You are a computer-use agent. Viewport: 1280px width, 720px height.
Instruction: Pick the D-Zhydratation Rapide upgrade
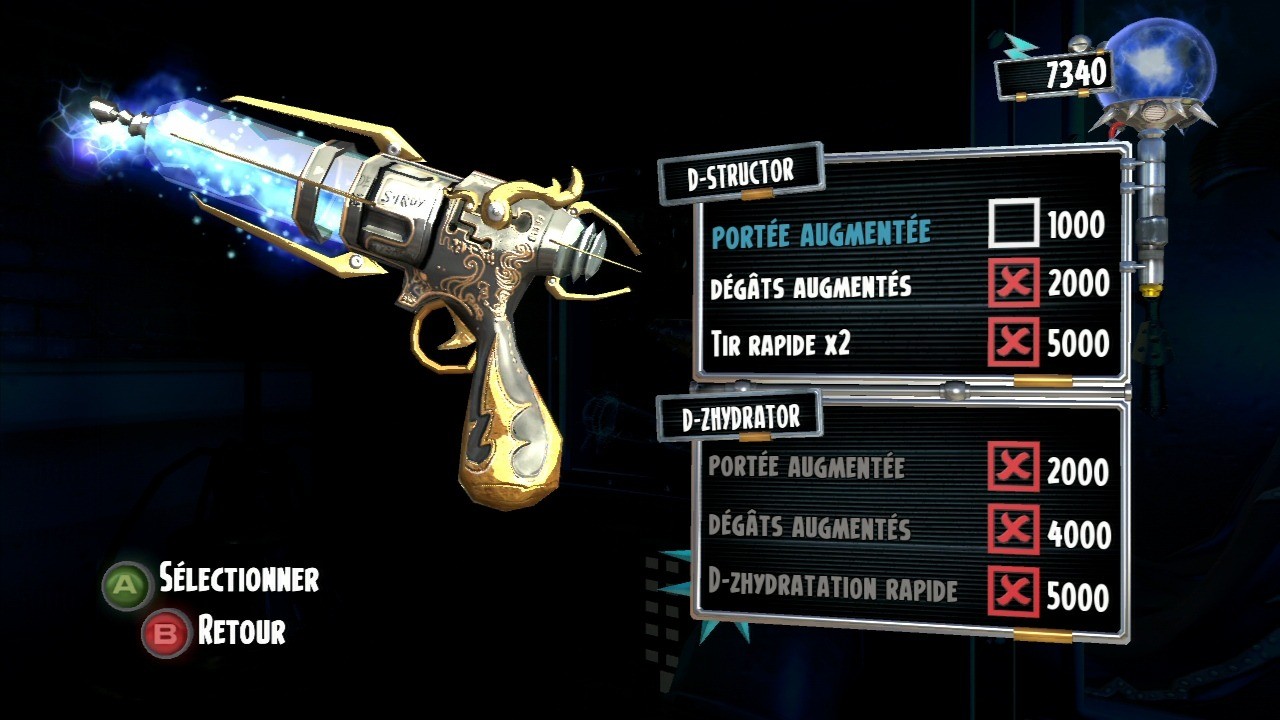pos(832,590)
